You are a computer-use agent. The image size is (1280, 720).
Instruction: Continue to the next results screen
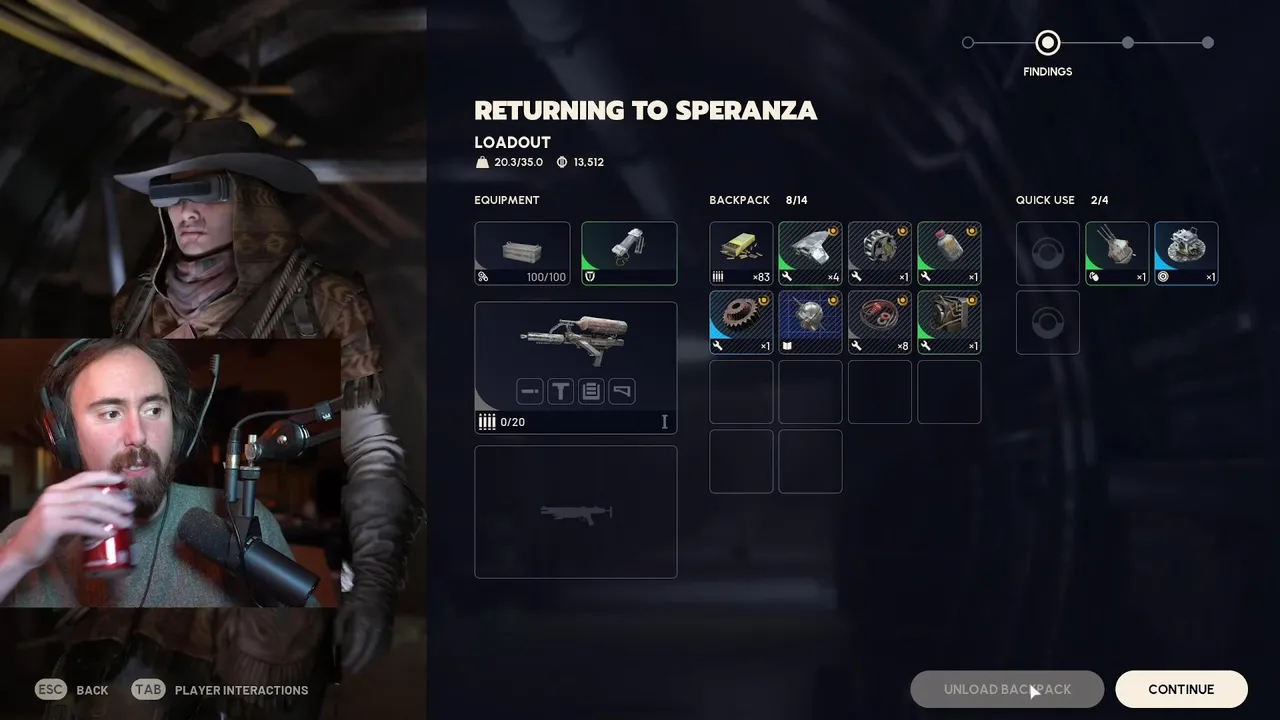click(x=1181, y=689)
